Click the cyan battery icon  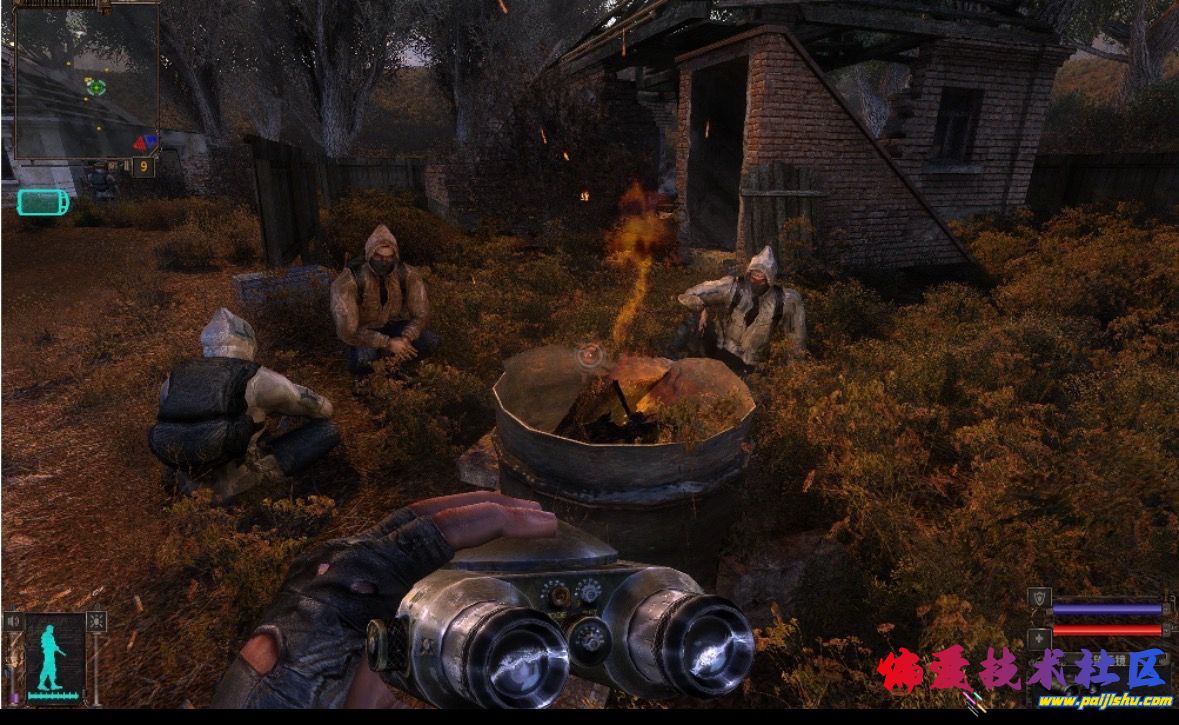tap(43, 202)
